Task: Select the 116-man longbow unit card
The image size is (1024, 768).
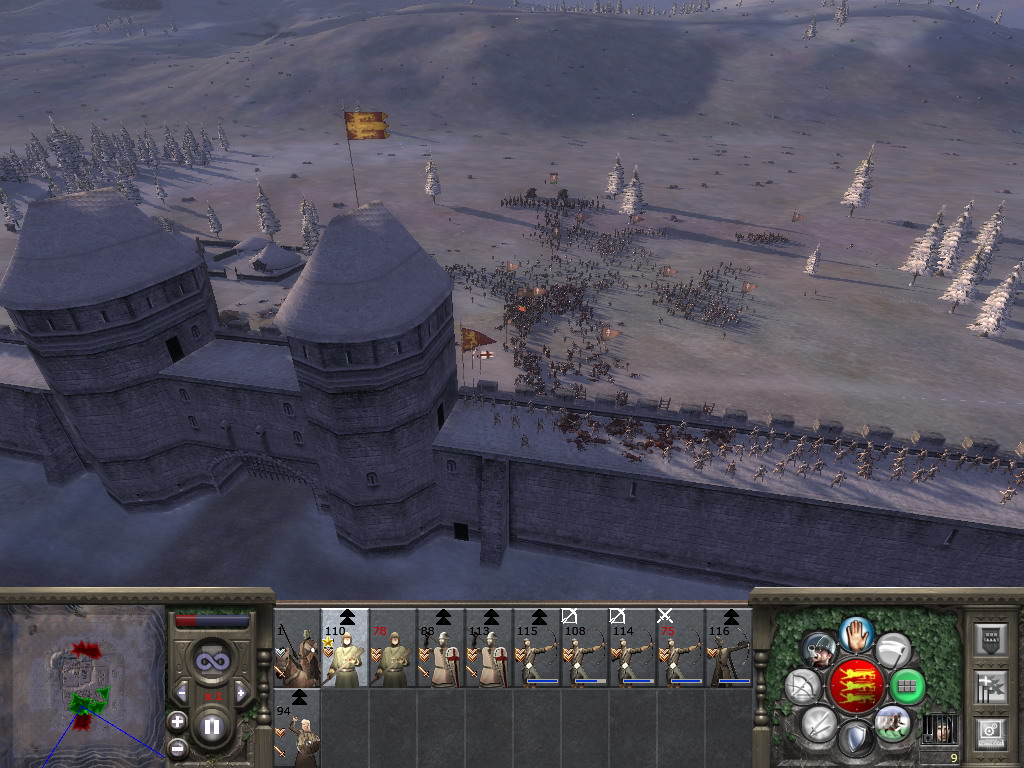Action: point(729,648)
